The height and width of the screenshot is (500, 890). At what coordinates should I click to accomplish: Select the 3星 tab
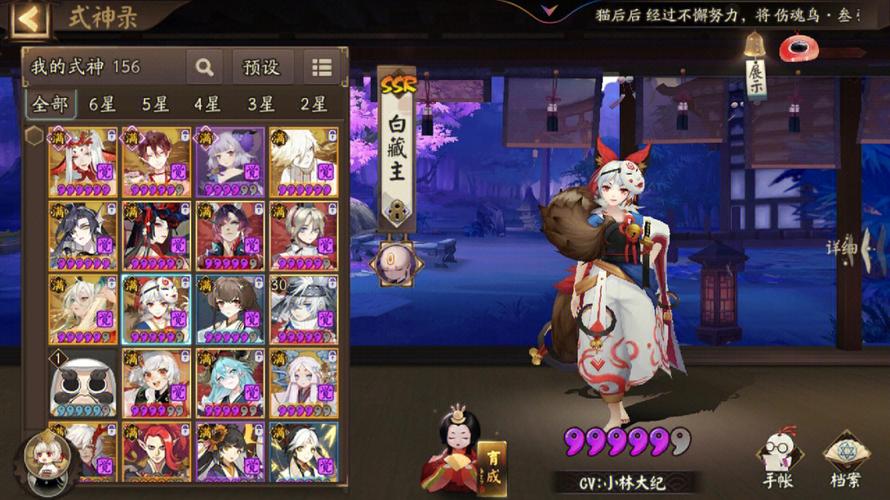tap(261, 104)
